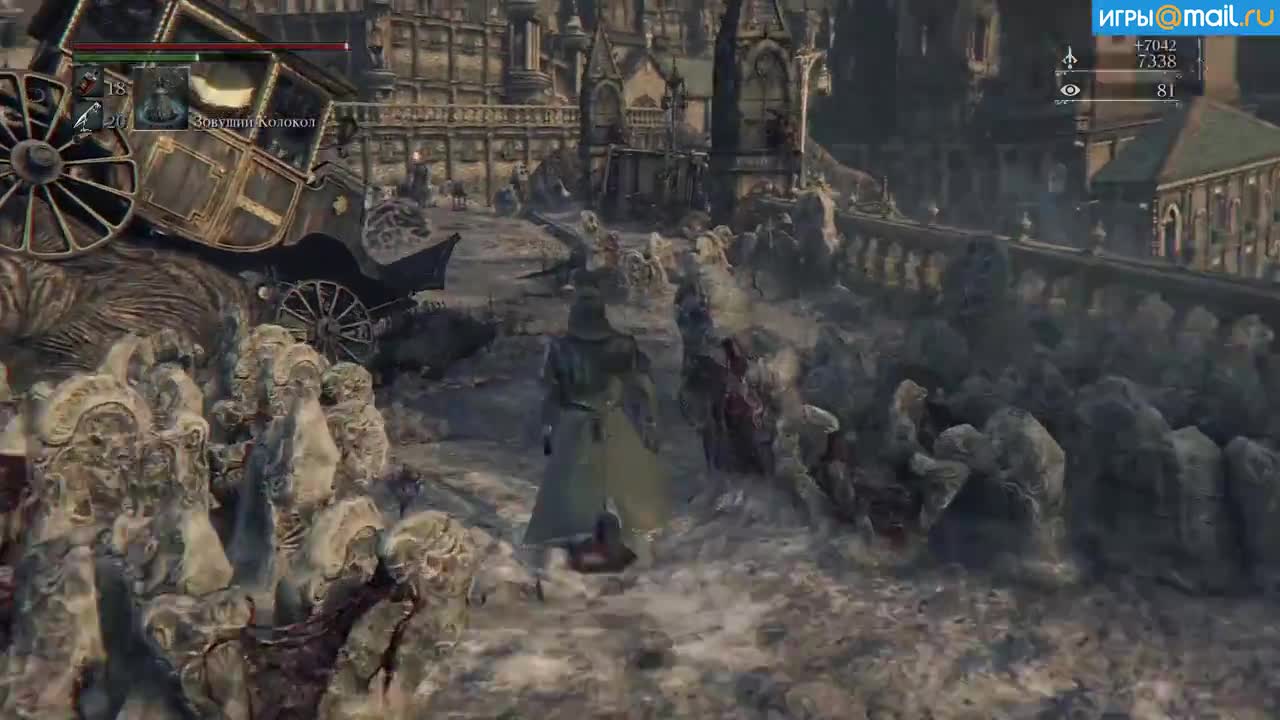Click the Зовущий Колокол item thumbnail
The width and height of the screenshot is (1280, 720).
(x=160, y=97)
